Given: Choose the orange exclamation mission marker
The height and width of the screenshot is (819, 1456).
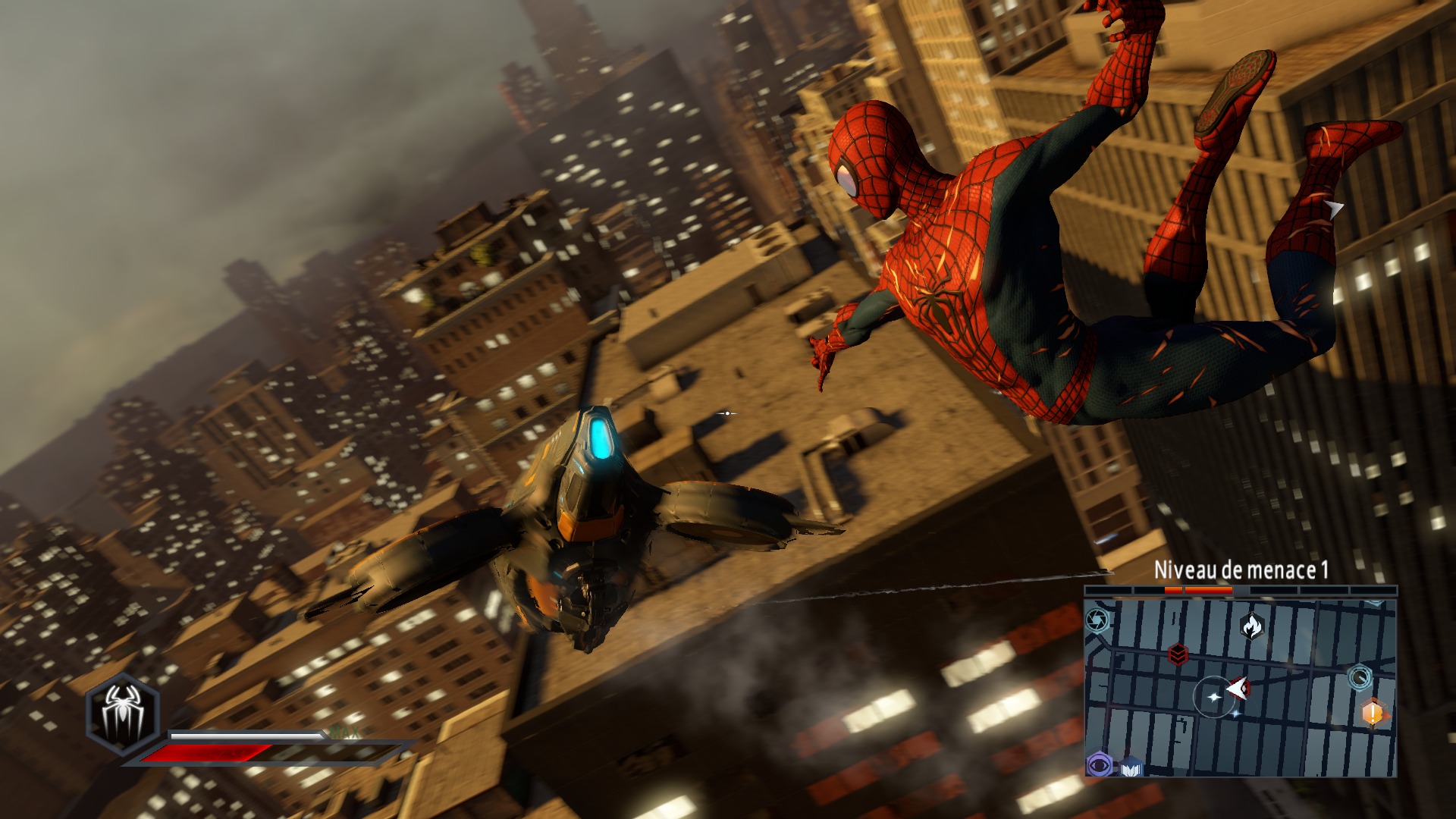Looking at the screenshot, I should click(1373, 713).
